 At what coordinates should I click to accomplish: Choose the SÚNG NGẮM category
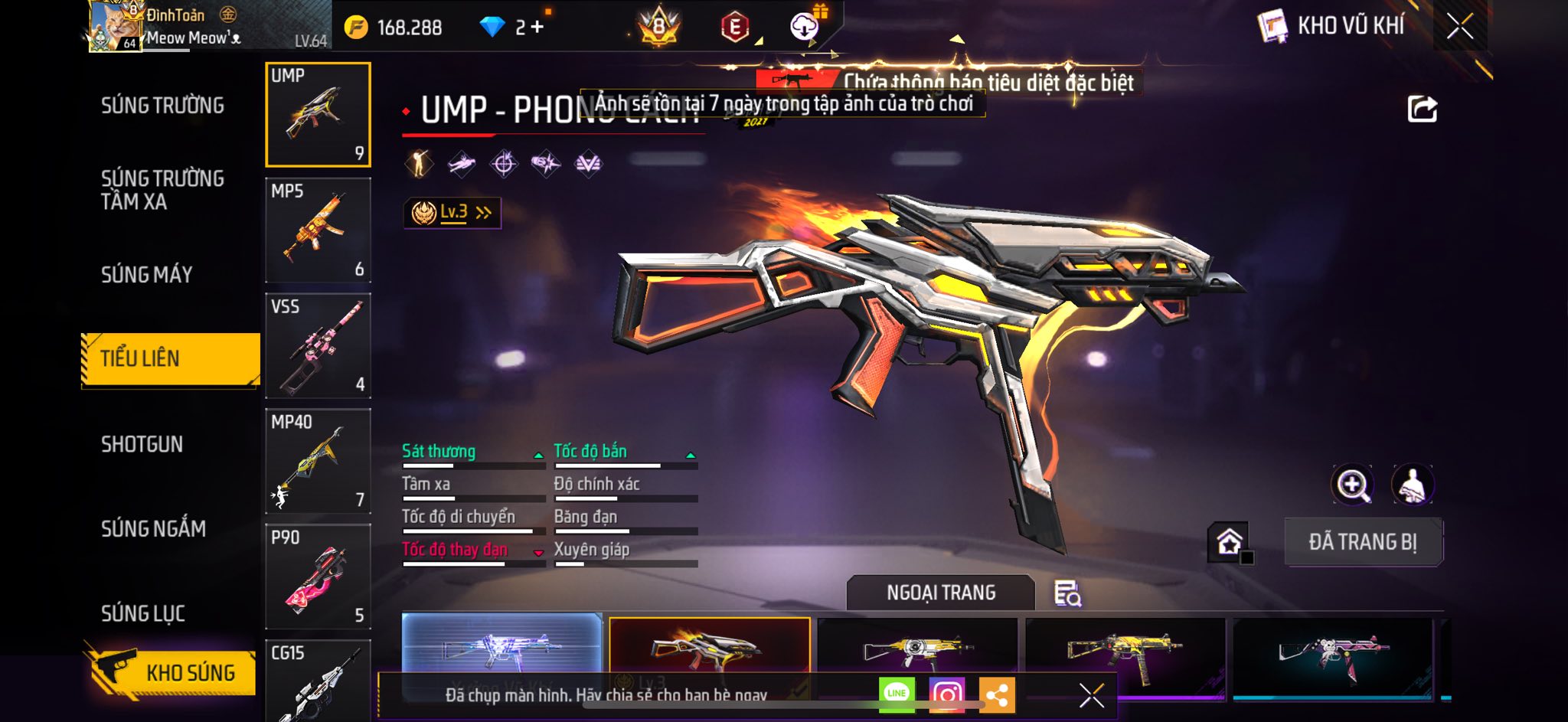coord(153,529)
